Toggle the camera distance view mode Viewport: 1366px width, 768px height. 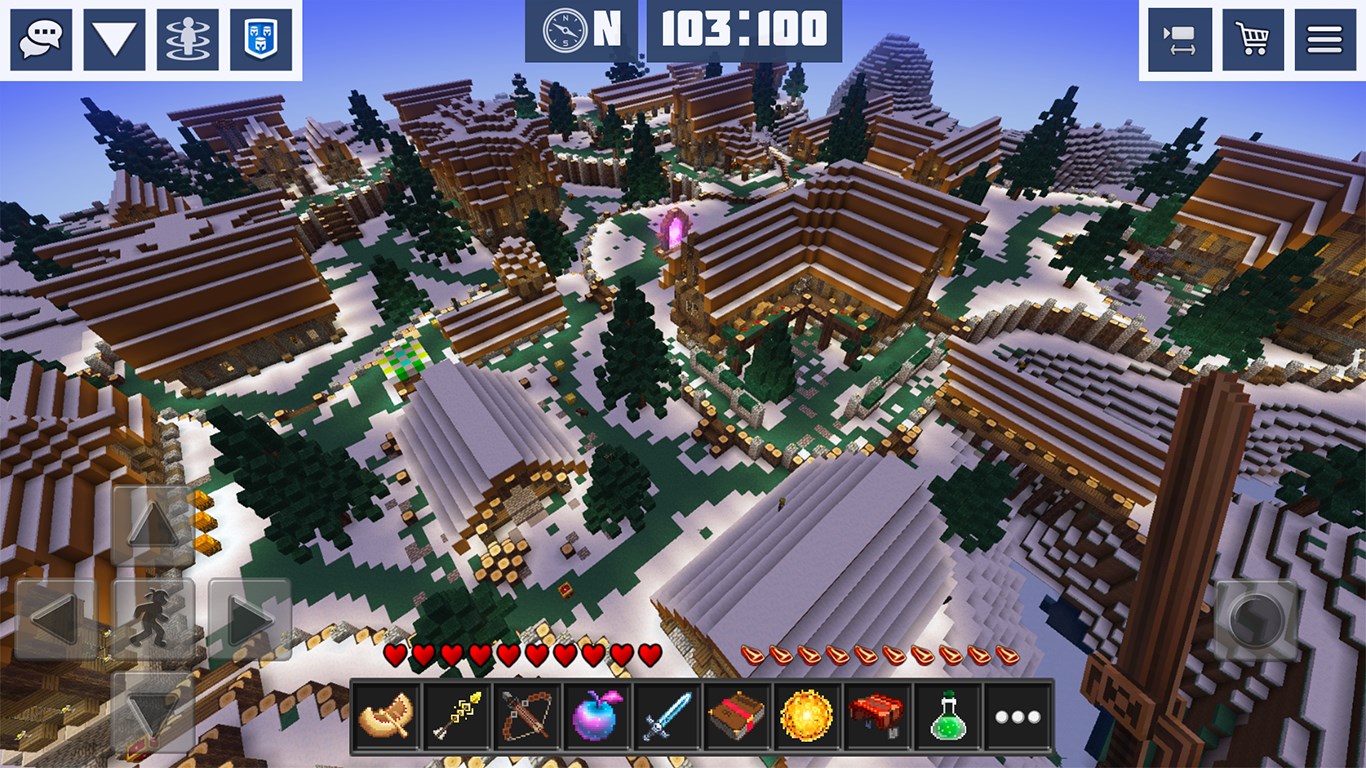point(1178,39)
